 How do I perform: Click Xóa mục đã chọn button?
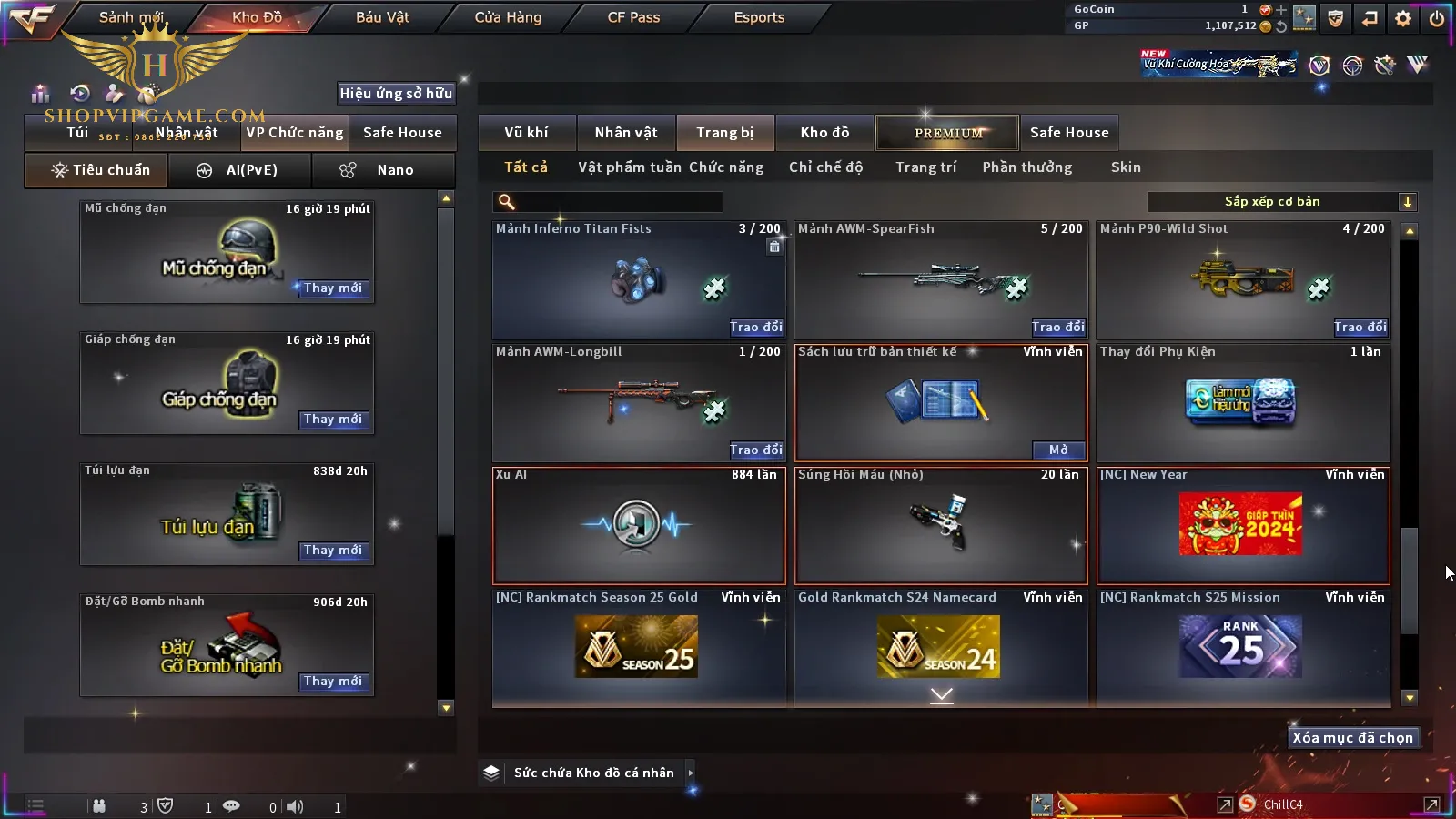point(1352,738)
